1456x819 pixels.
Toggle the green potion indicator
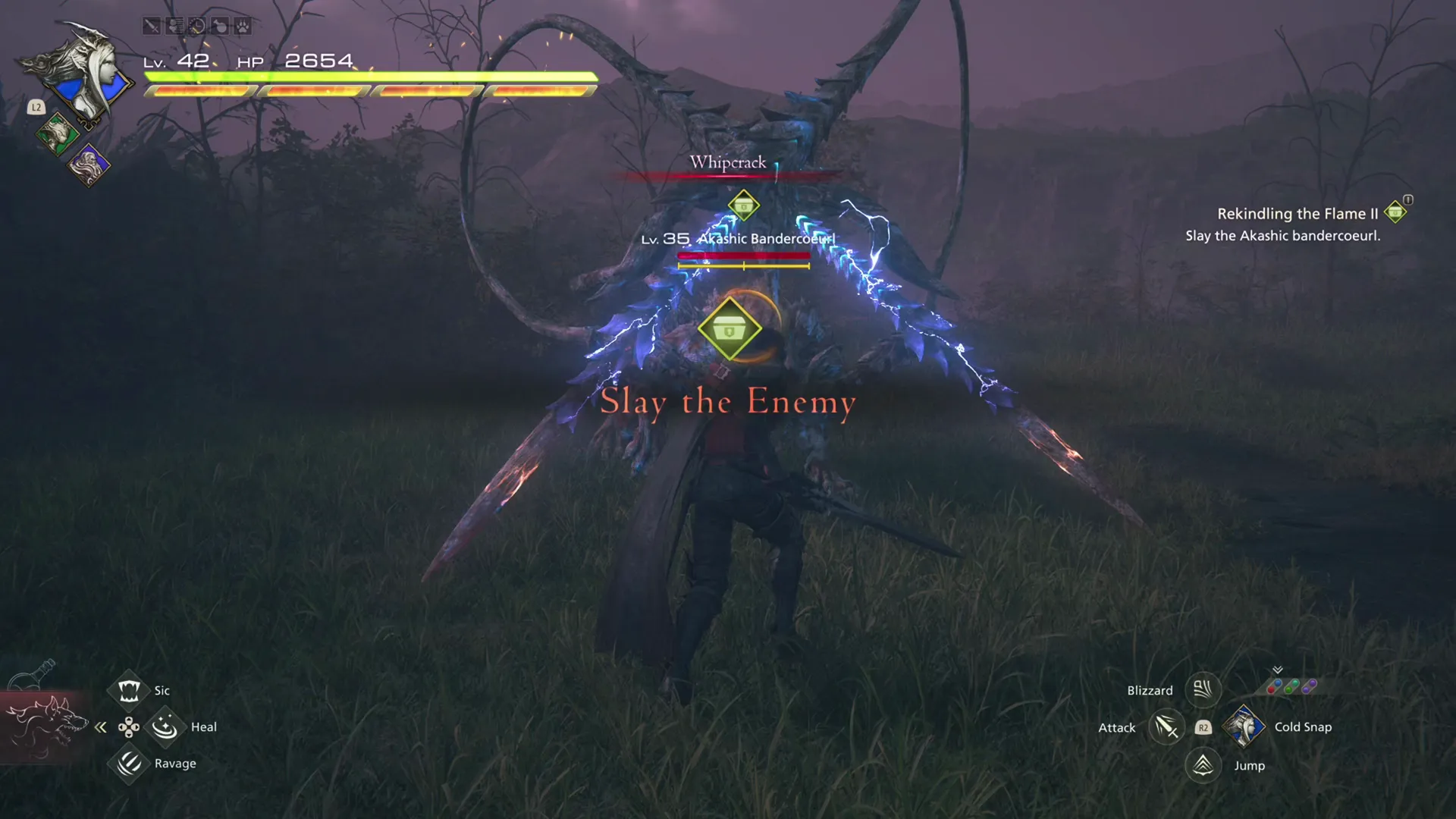[x=1288, y=689]
